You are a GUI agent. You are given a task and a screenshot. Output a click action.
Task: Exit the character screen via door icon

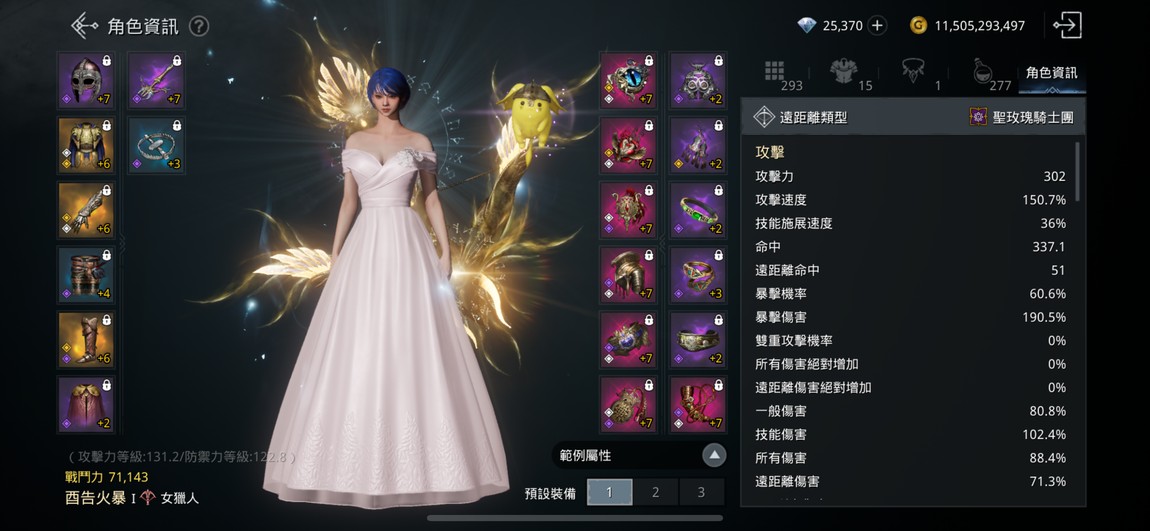click(1067, 26)
